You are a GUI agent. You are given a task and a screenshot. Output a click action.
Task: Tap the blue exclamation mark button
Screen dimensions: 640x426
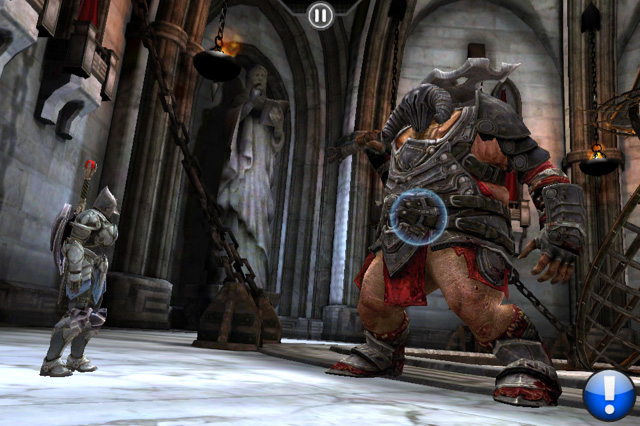(609, 394)
